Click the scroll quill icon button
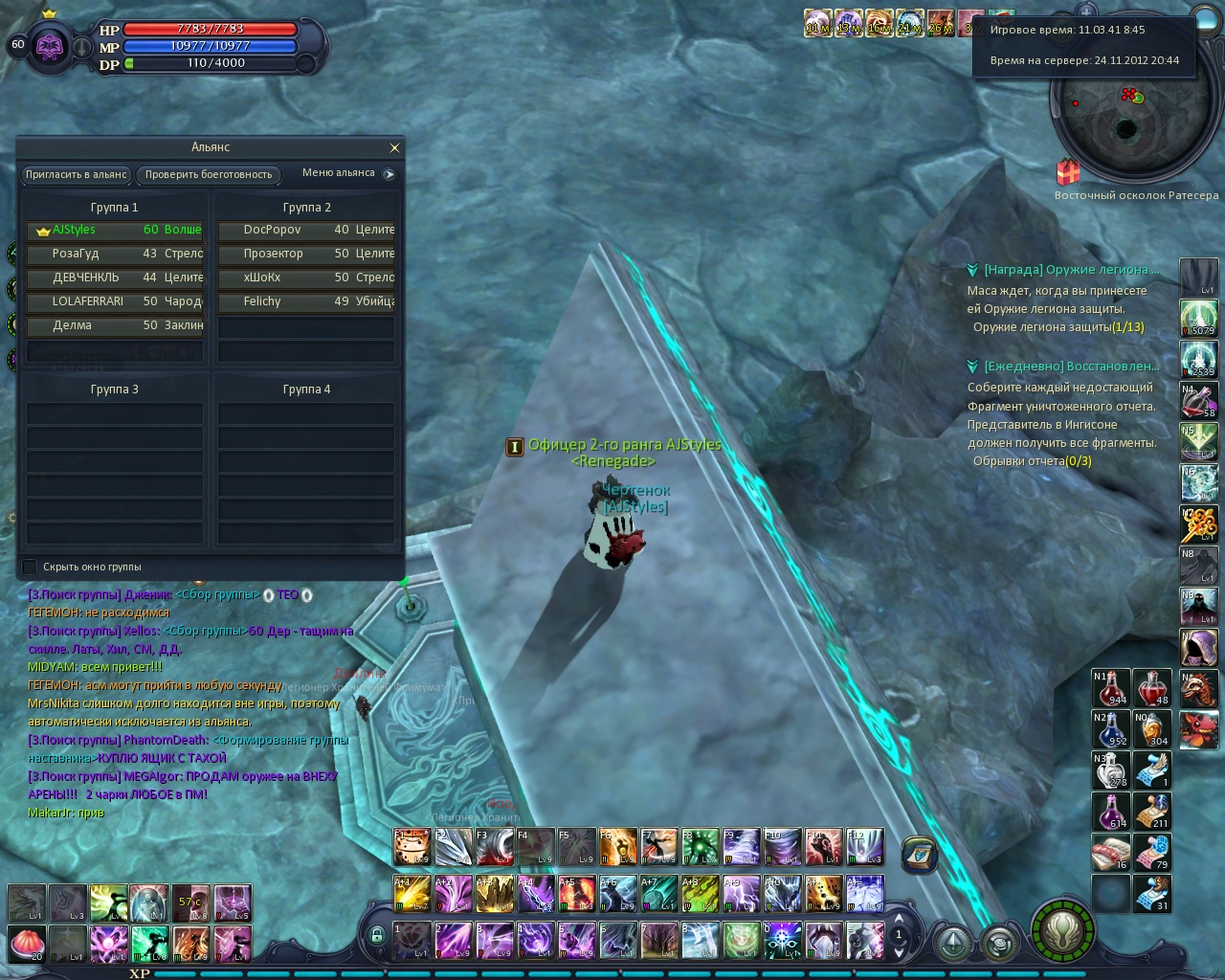This screenshot has height=980, width=1225. pos(919,853)
